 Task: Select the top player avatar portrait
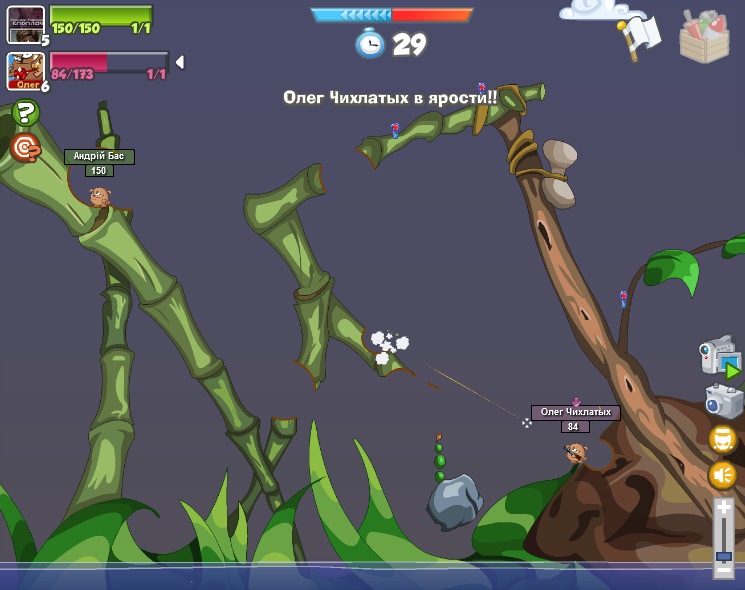click(x=25, y=23)
